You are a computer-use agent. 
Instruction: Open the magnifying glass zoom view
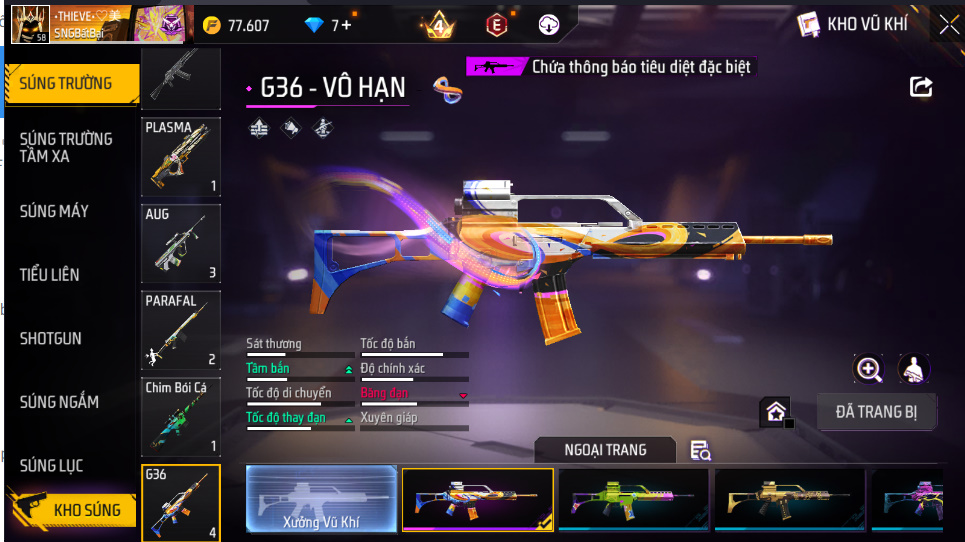point(869,369)
